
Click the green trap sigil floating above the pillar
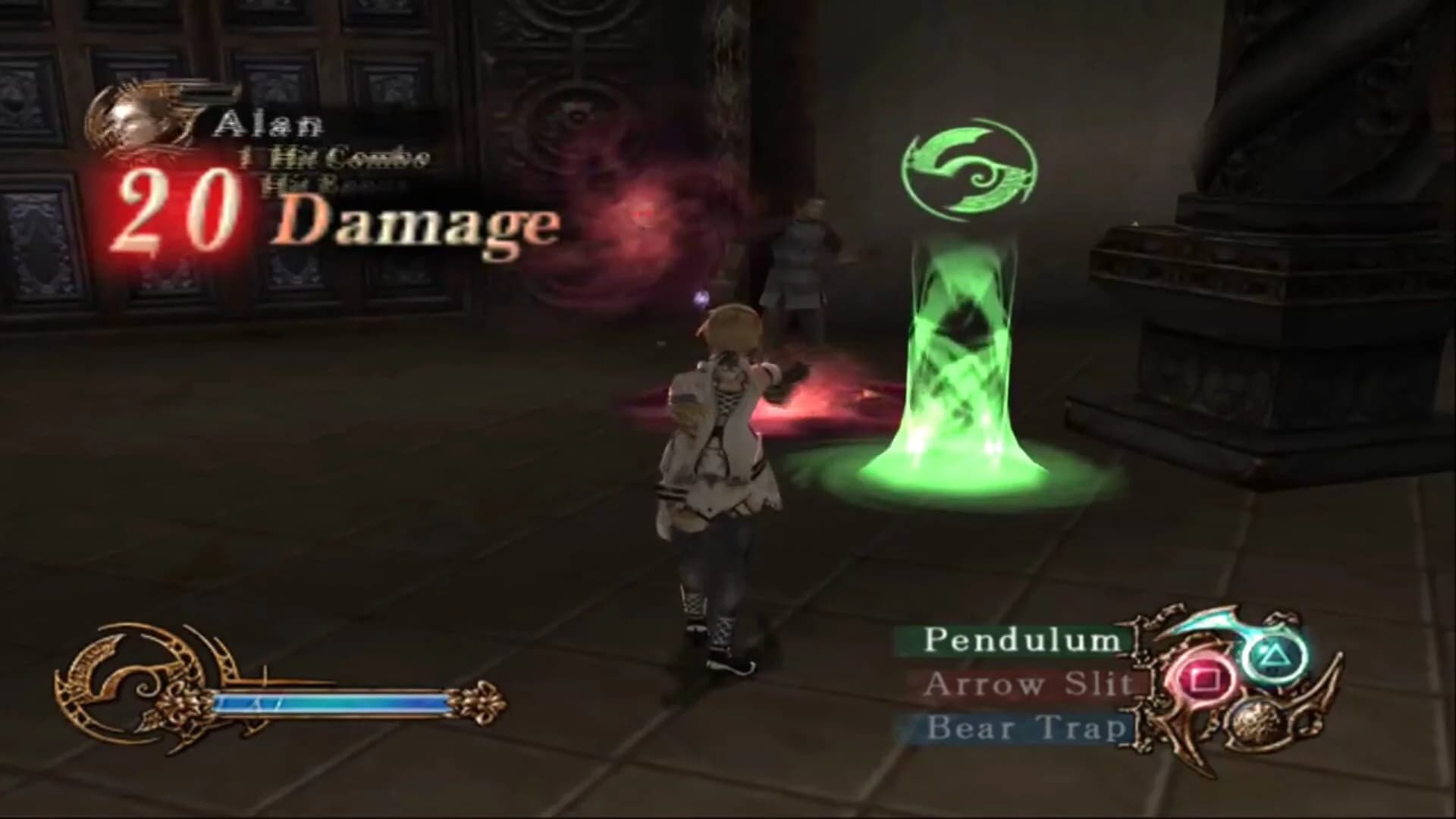[967, 167]
